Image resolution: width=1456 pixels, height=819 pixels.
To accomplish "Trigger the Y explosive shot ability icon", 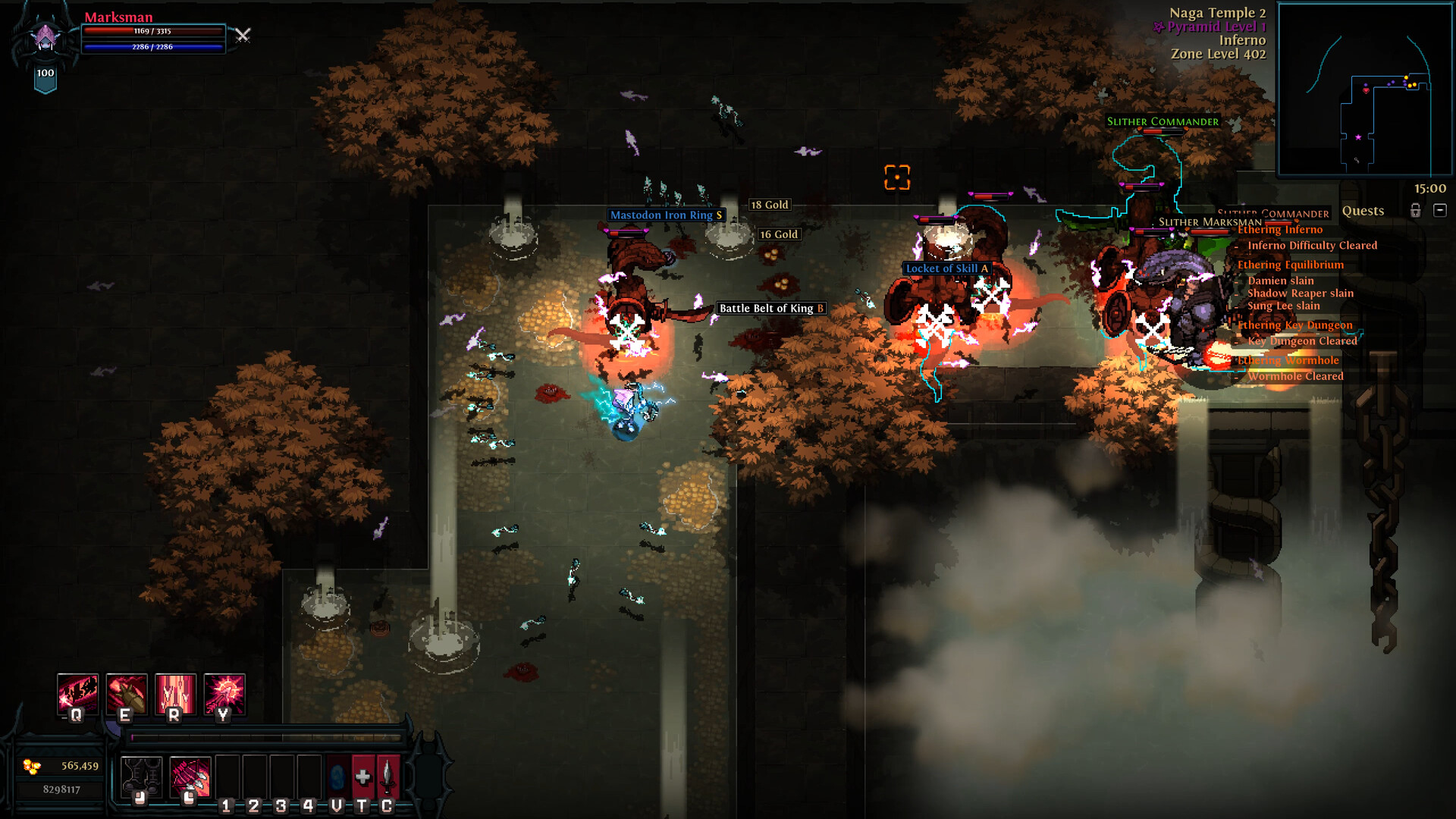I will (224, 694).
